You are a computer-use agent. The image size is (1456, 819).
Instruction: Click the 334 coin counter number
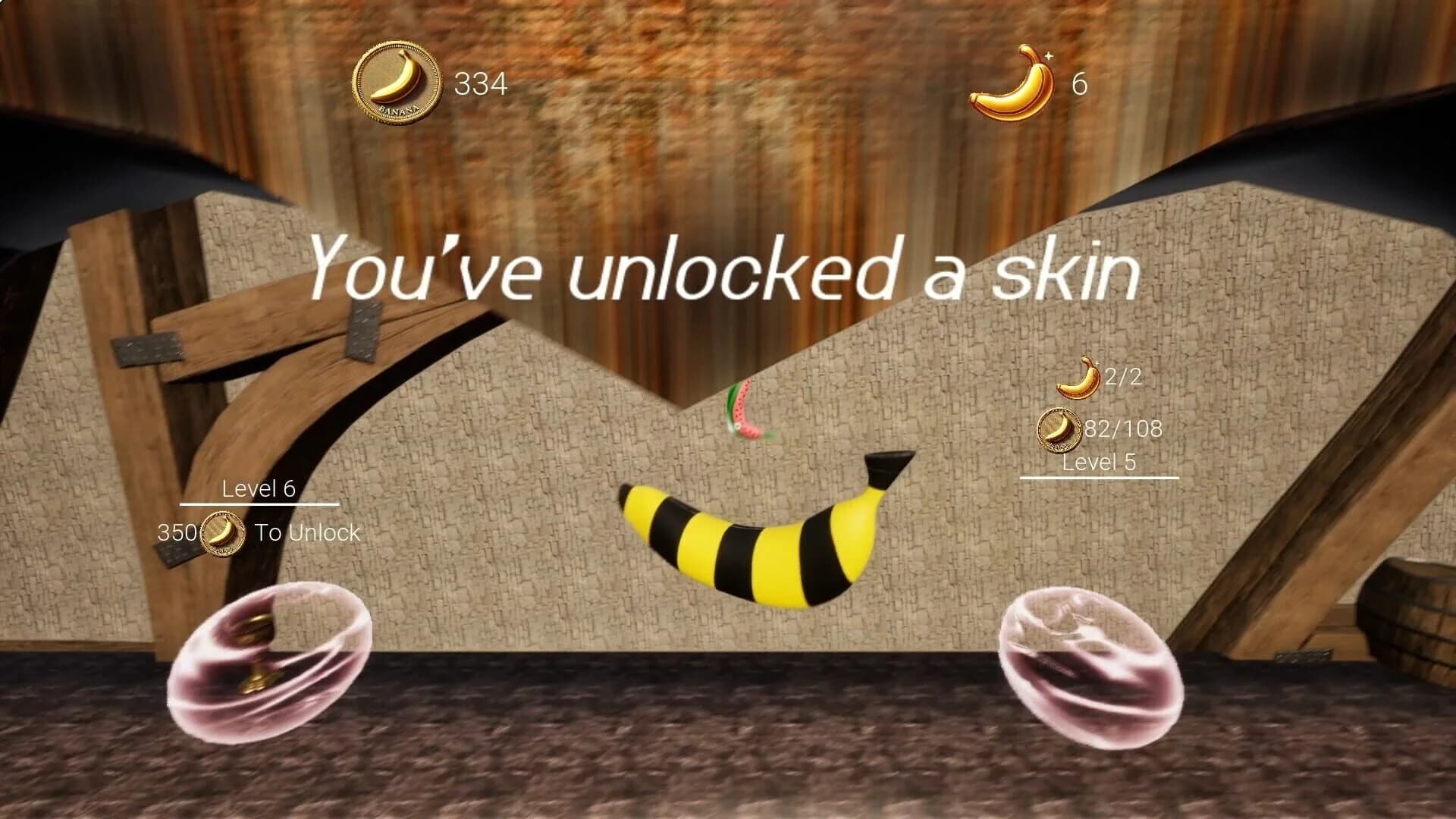pyautogui.click(x=479, y=83)
